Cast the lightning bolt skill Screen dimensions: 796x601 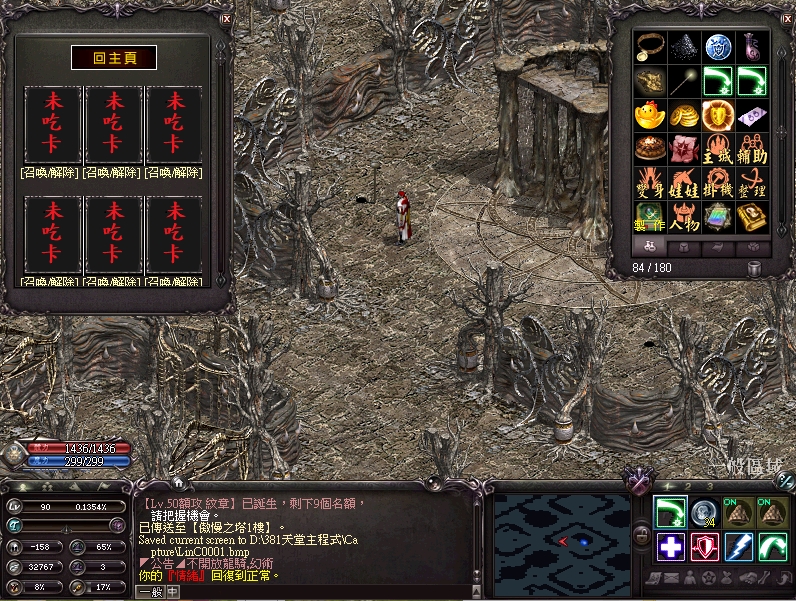[738, 547]
